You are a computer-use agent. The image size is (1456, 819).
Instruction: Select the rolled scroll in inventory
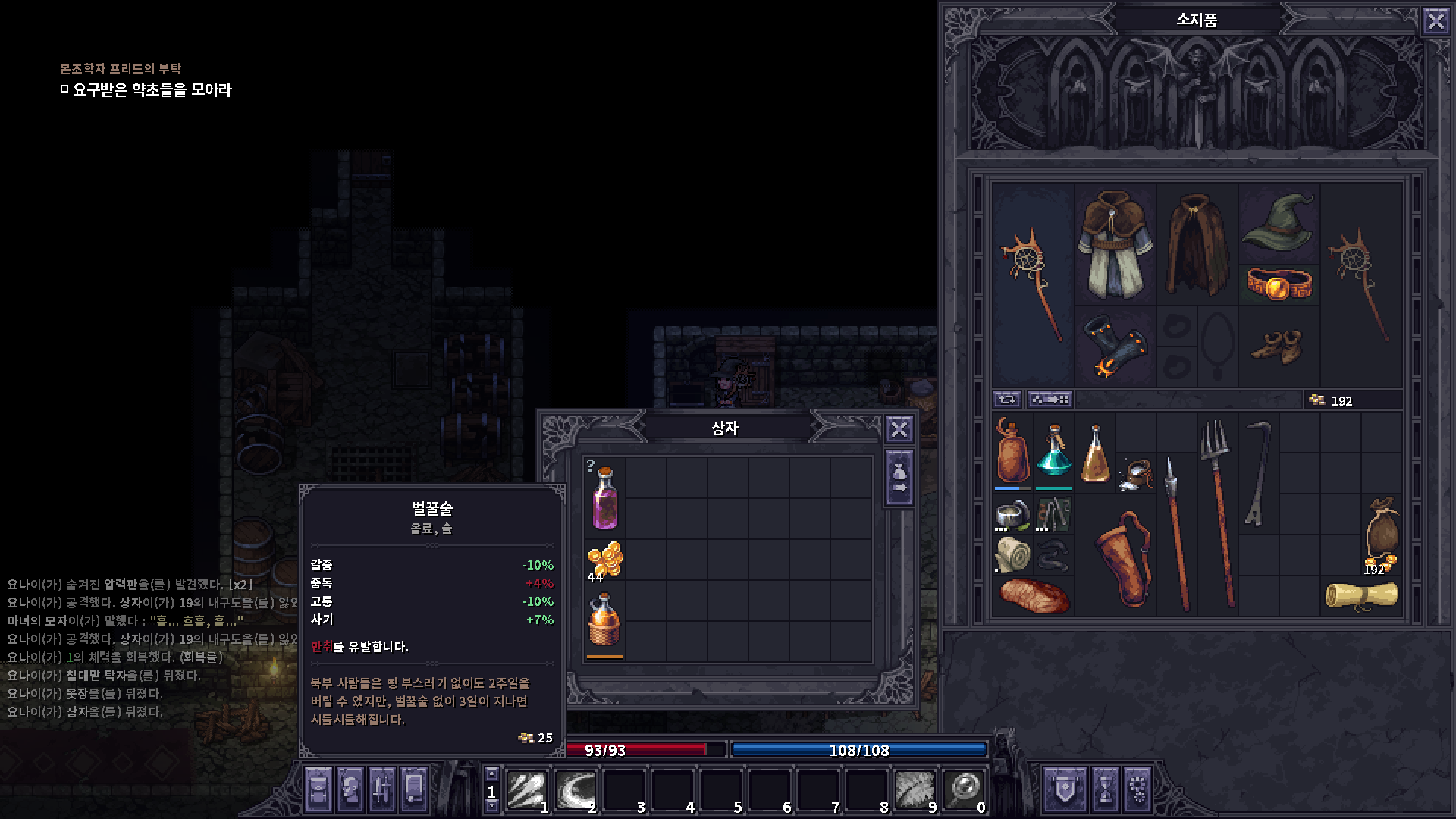click(x=1361, y=595)
